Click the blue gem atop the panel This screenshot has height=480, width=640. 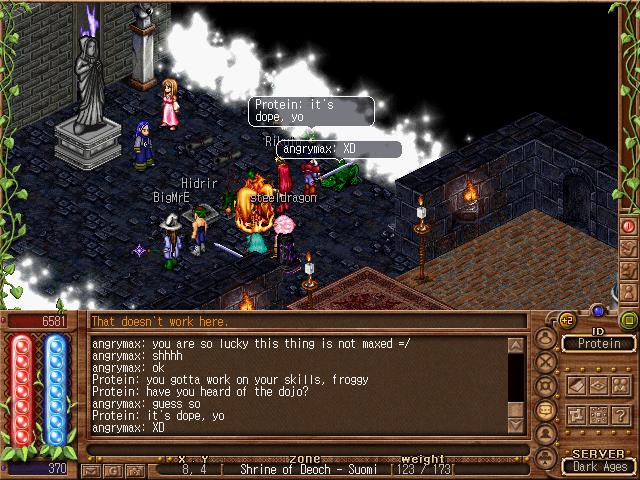click(598, 310)
